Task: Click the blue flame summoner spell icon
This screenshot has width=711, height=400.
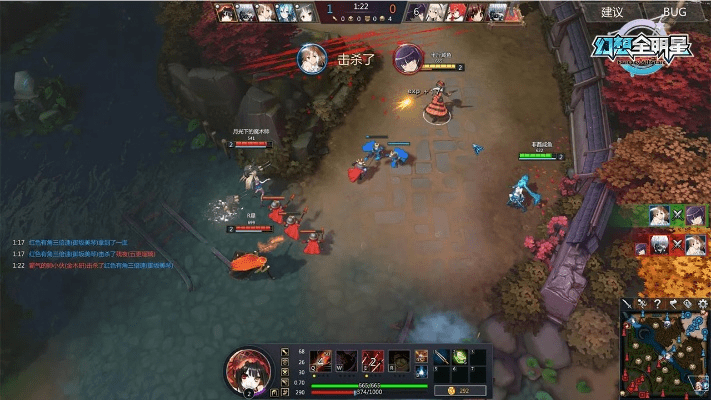Action: coord(421,372)
